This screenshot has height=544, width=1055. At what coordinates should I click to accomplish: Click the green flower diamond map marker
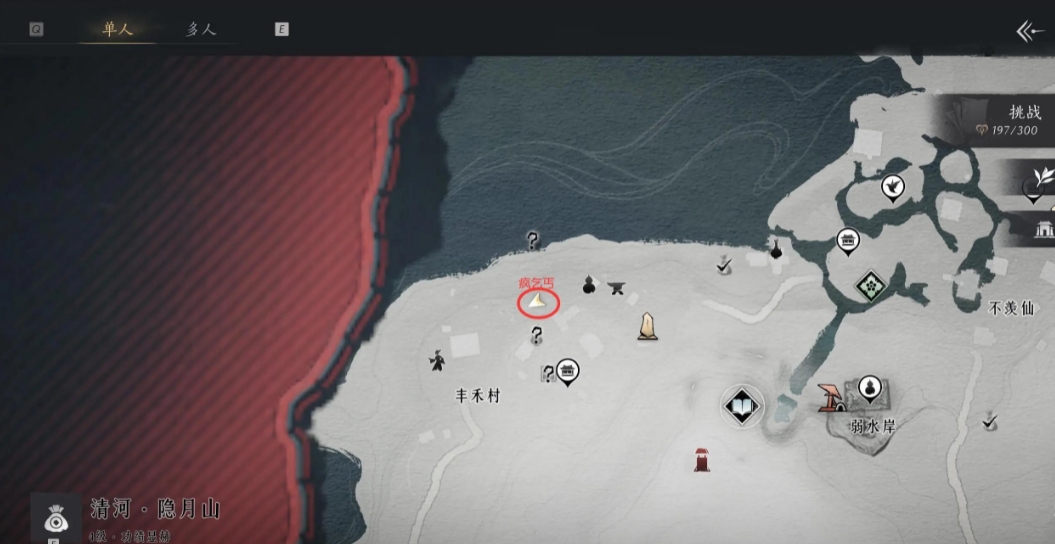pos(871,286)
